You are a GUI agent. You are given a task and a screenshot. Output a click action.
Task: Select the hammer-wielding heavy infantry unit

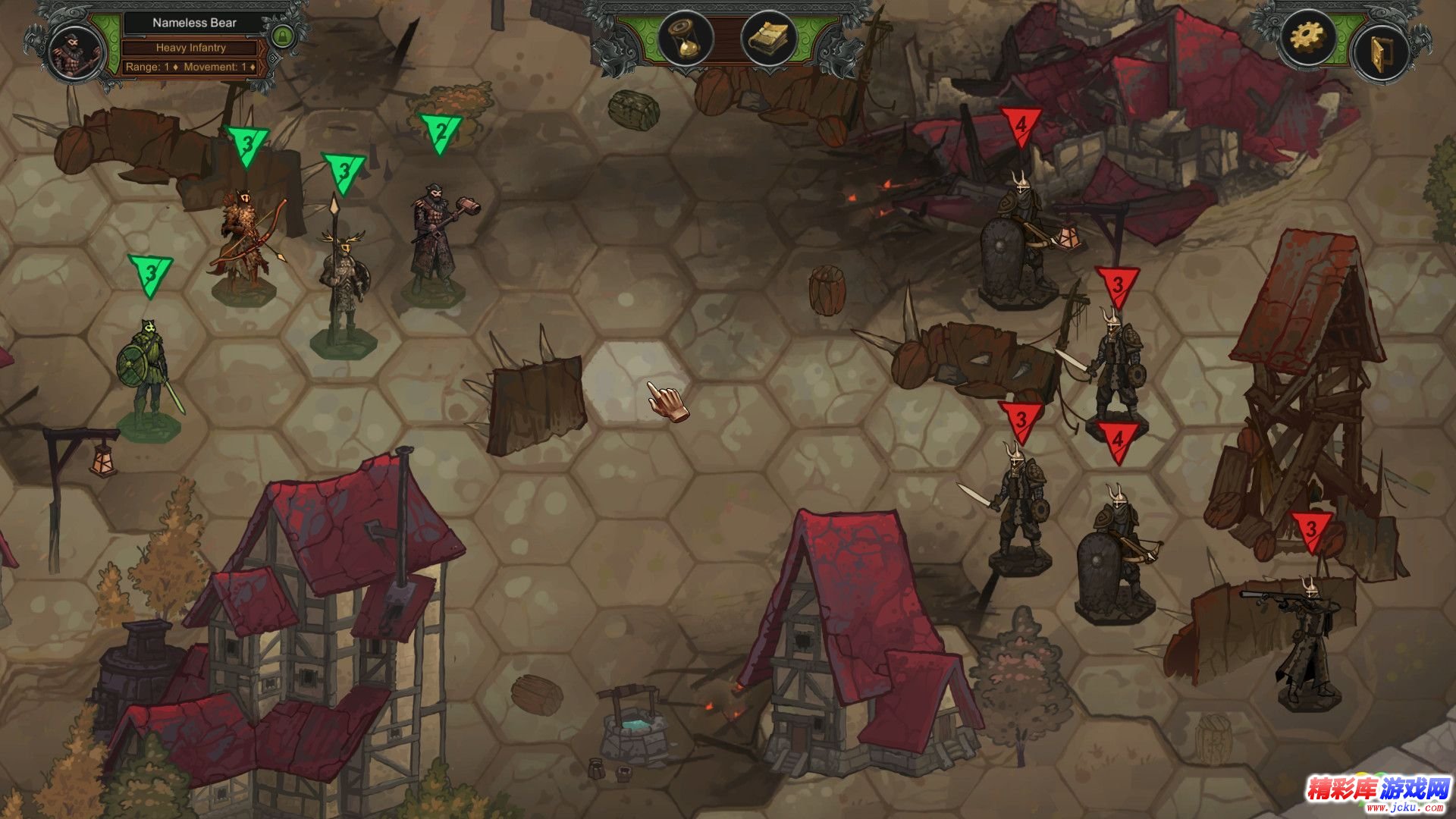coord(435,239)
